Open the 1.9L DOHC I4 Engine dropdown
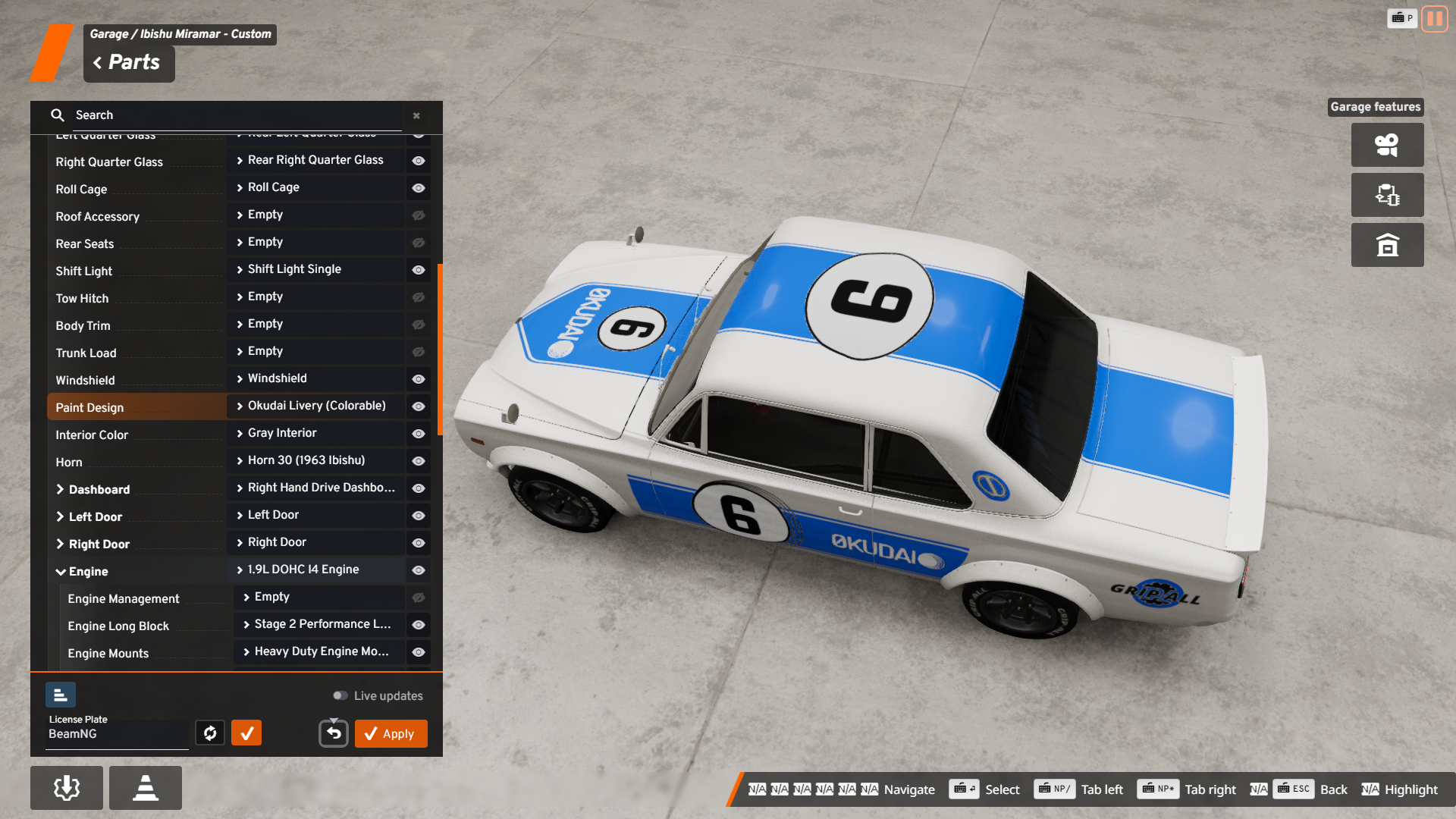The height and width of the screenshot is (819, 1456). [315, 570]
